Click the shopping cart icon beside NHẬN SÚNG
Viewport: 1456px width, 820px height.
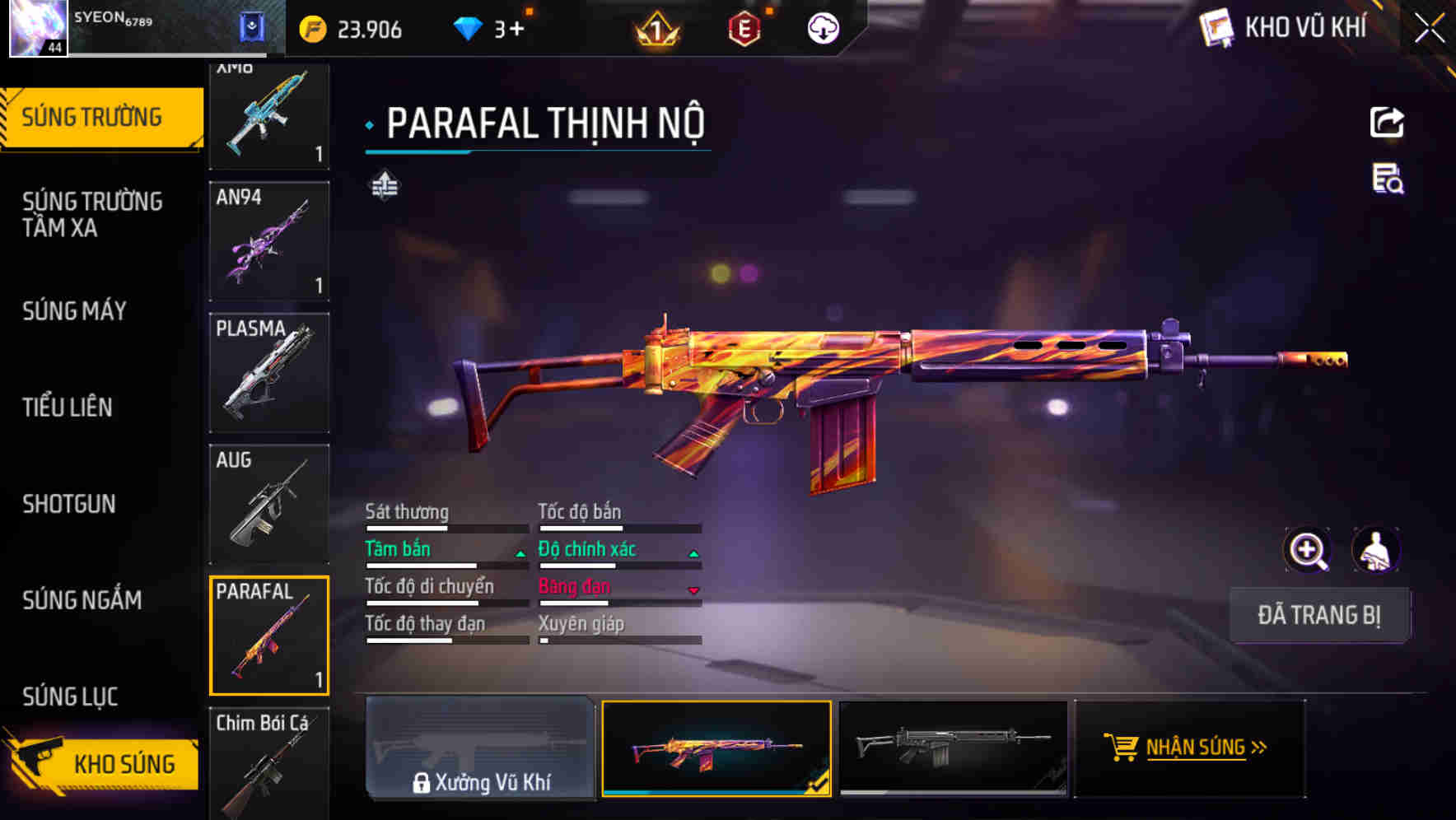[x=1120, y=748]
